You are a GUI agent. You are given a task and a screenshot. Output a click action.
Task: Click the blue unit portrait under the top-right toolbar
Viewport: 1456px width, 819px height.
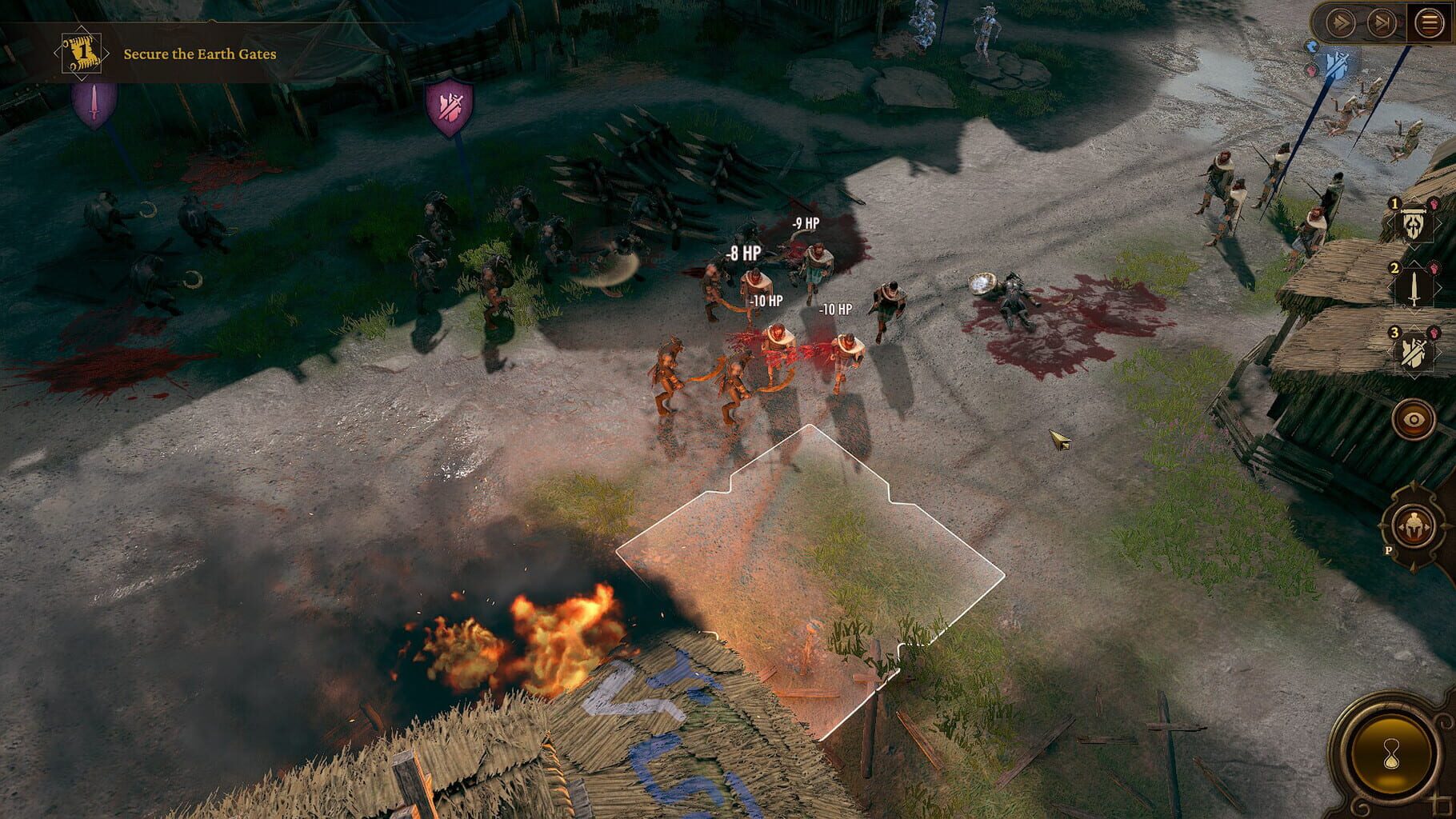pos(1312,47)
